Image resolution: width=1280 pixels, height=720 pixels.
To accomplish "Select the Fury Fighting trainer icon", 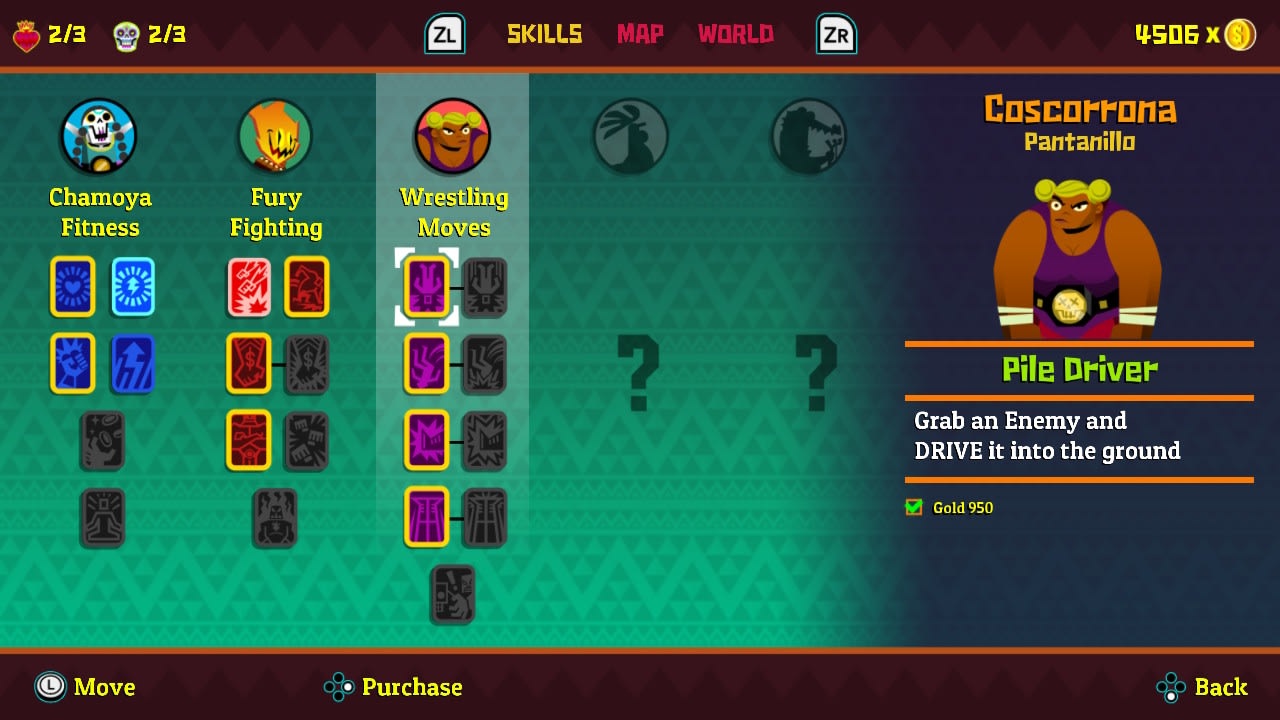I will pyautogui.click(x=274, y=136).
